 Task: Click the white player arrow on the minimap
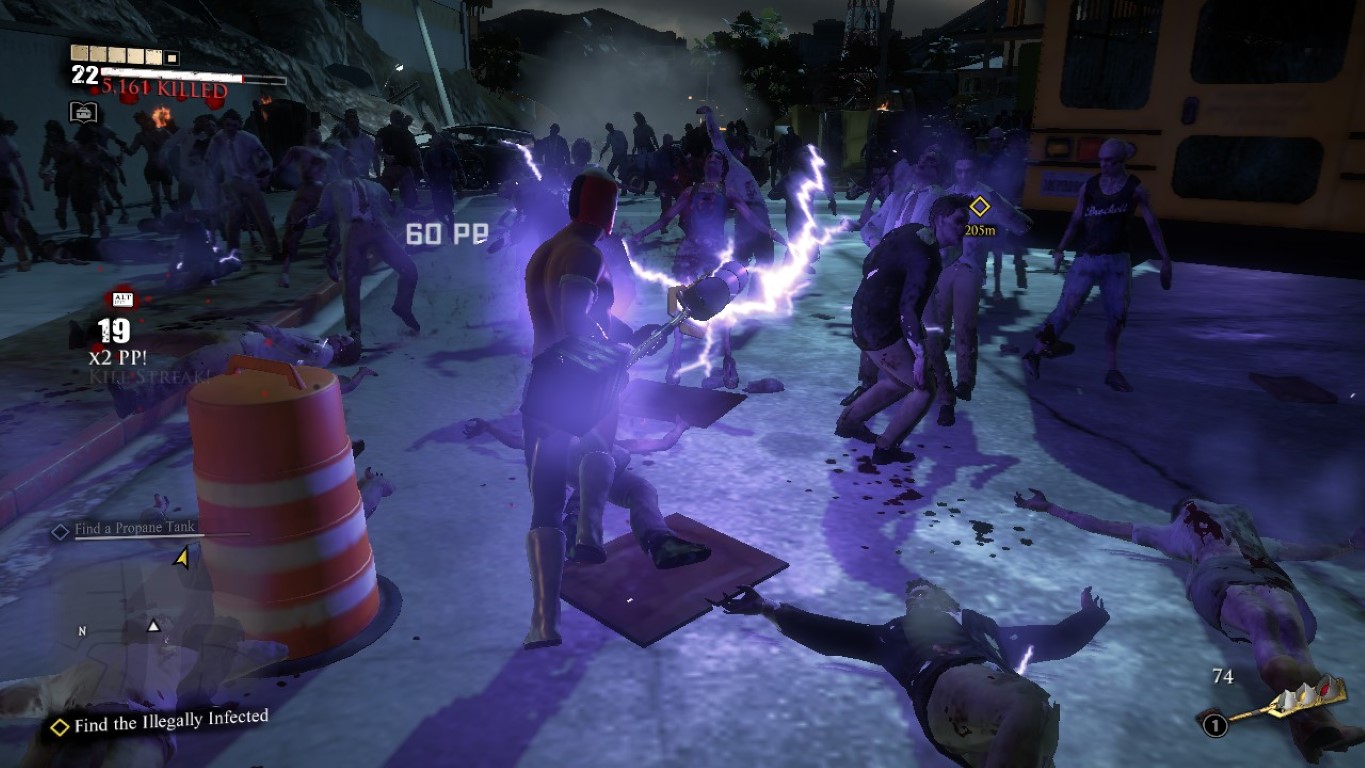pos(153,626)
